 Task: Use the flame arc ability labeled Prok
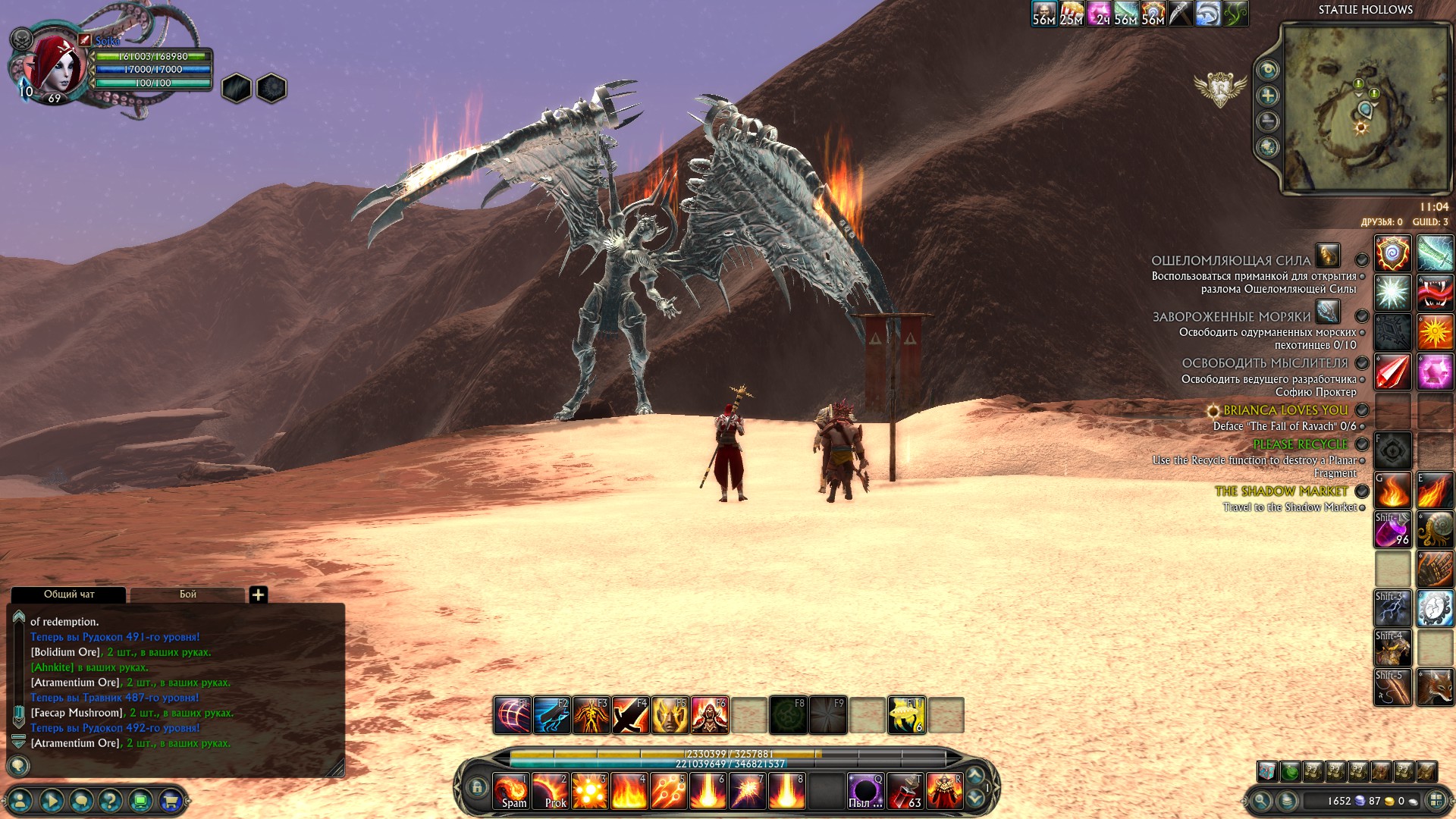[551, 791]
